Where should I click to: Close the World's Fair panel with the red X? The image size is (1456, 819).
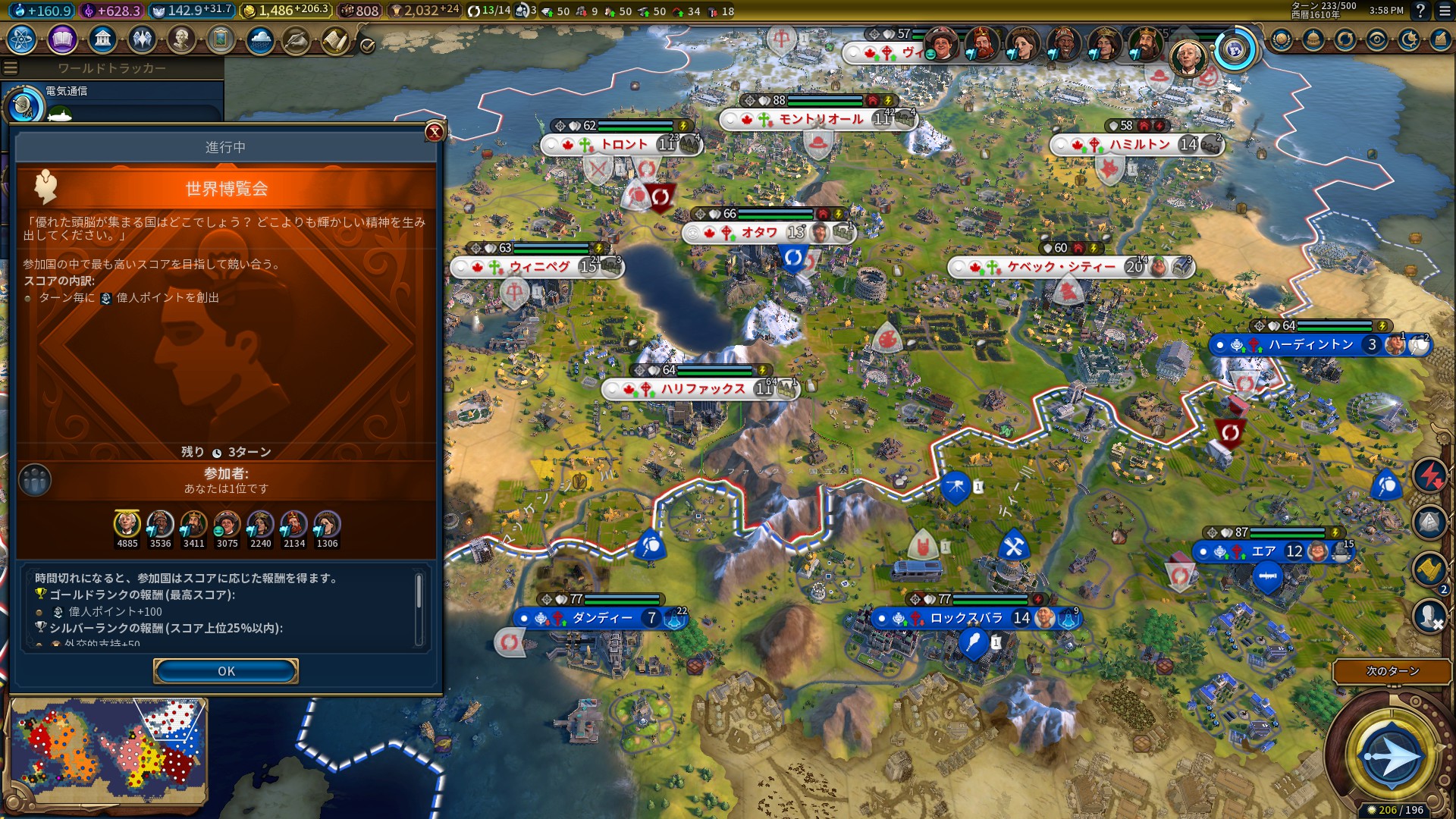pyautogui.click(x=435, y=132)
